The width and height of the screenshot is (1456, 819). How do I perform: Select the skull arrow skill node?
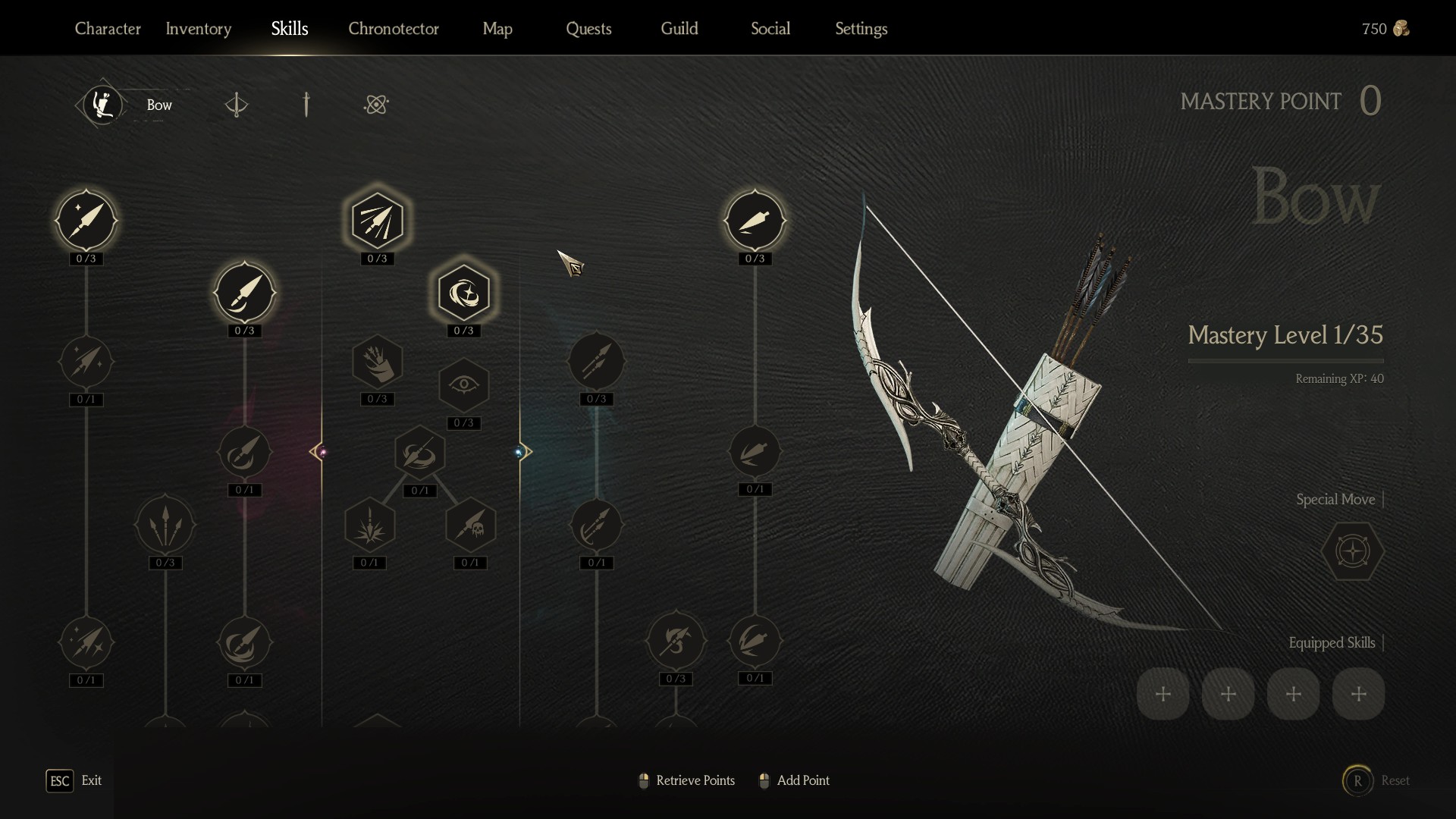[470, 525]
